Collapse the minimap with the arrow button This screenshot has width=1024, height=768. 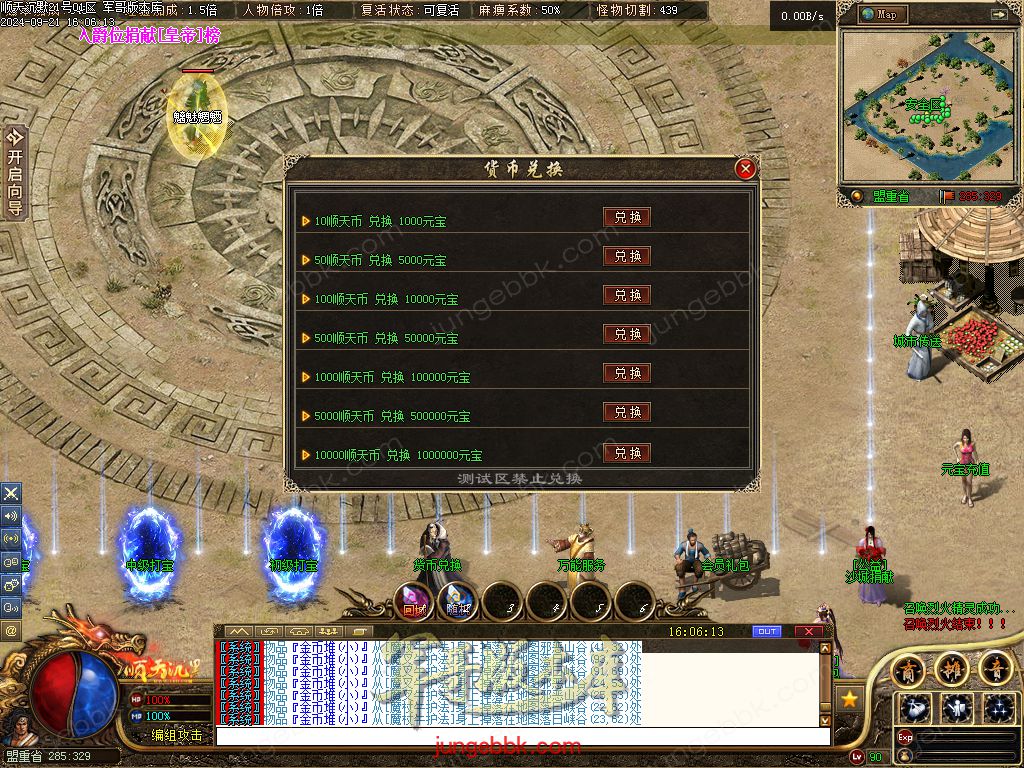(x=999, y=15)
